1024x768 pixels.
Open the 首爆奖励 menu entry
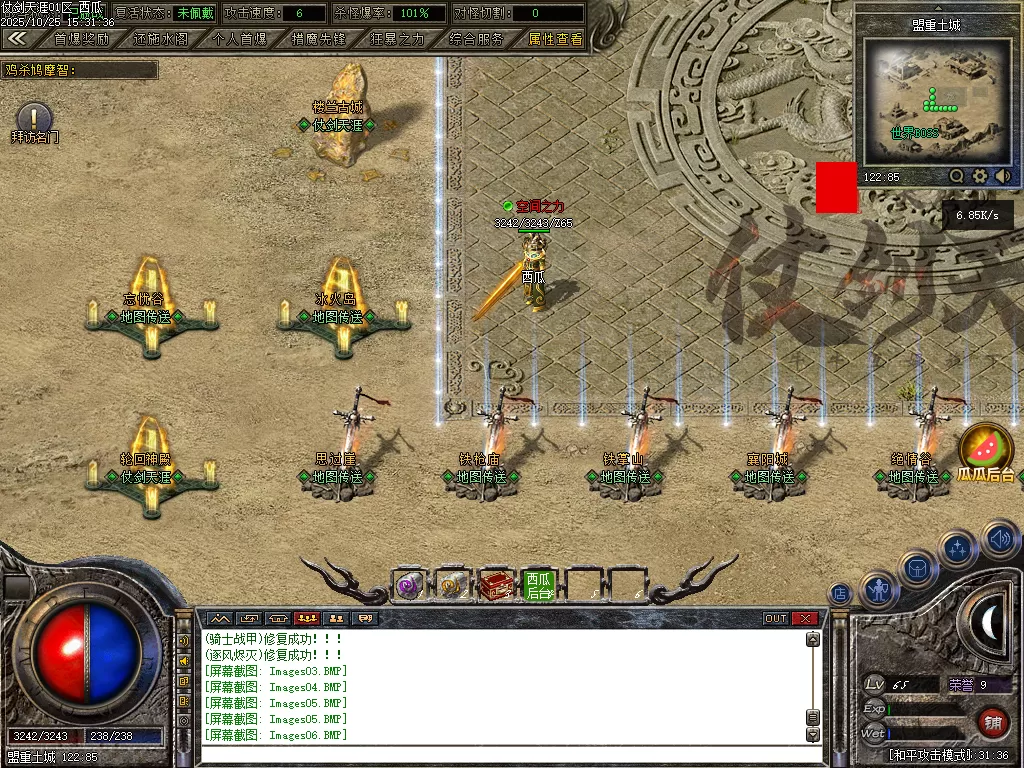82,39
